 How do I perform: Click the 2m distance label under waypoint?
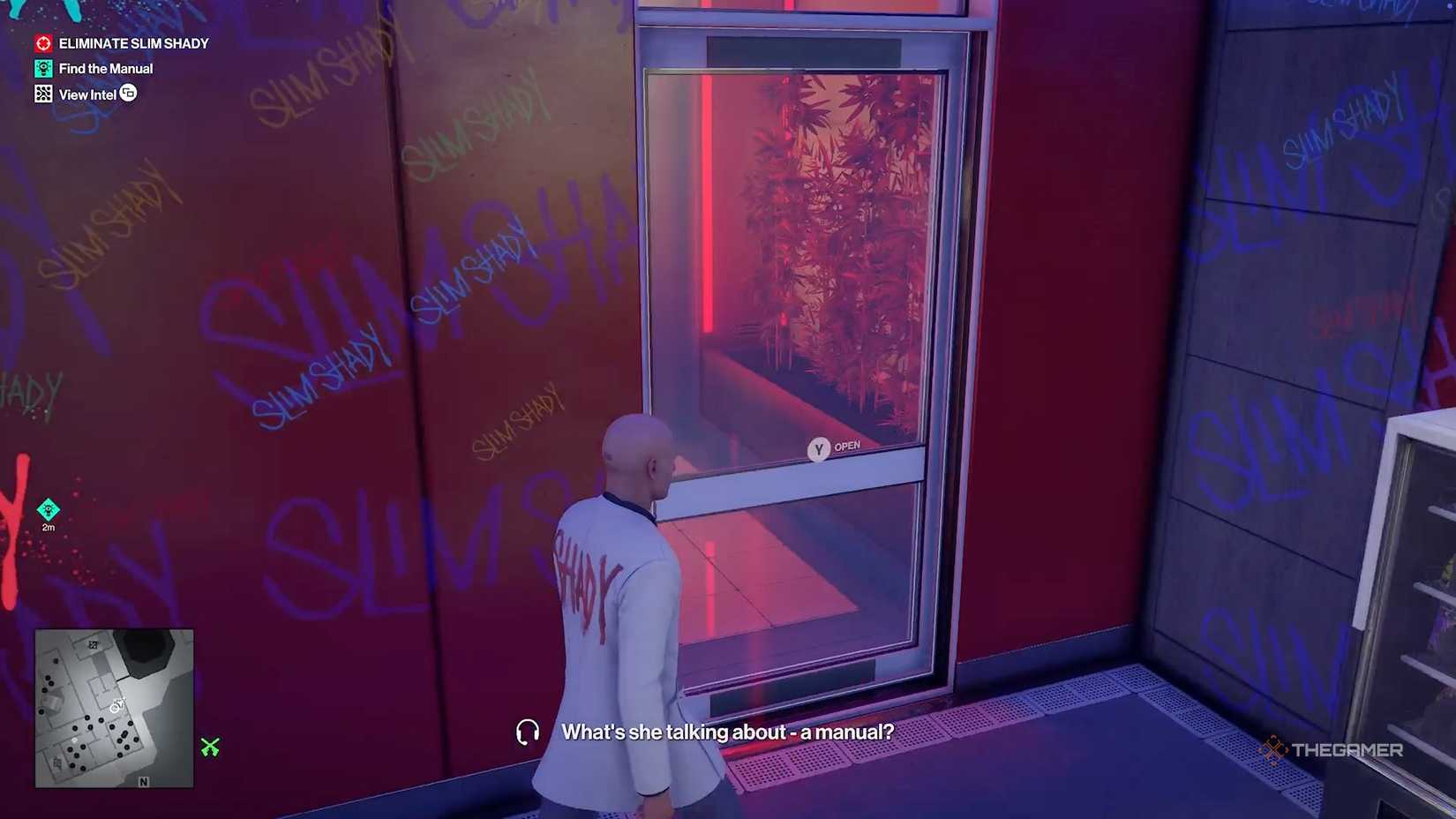pyautogui.click(x=49, y=525)
